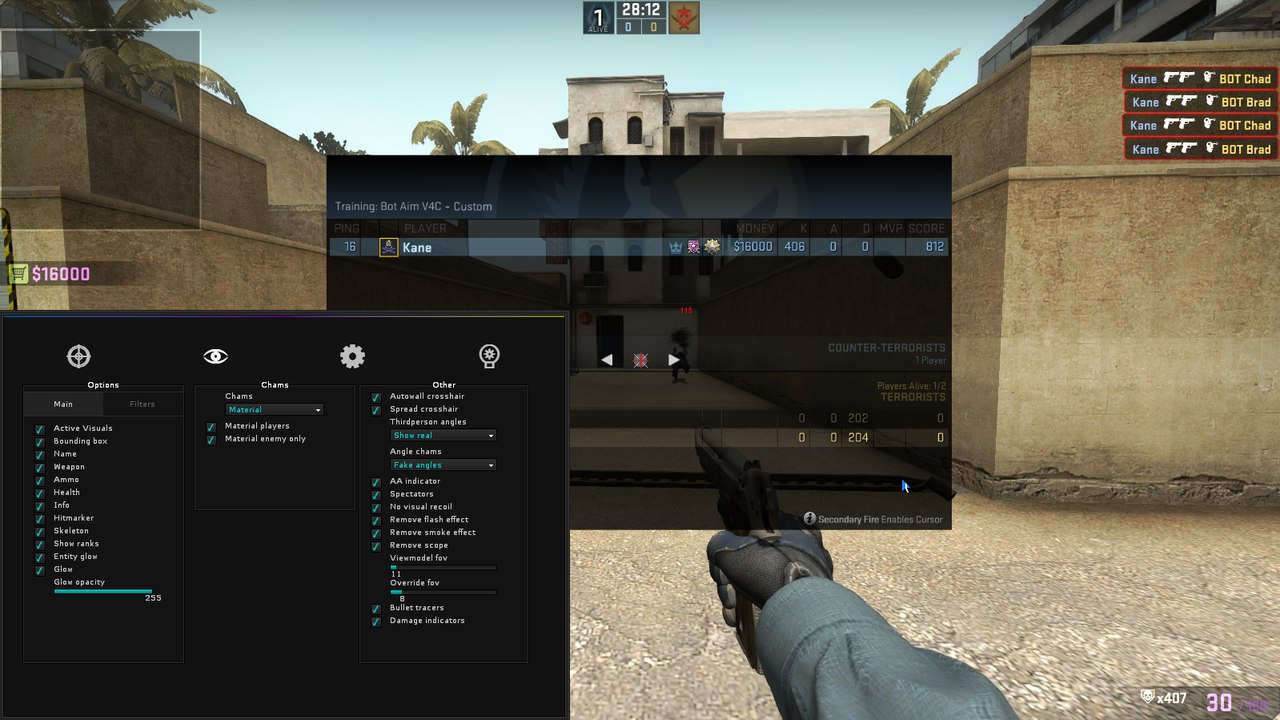The image size is (1280, 720).
Task: Click the skull icon beside the round timer
Action: pos(684,17)
